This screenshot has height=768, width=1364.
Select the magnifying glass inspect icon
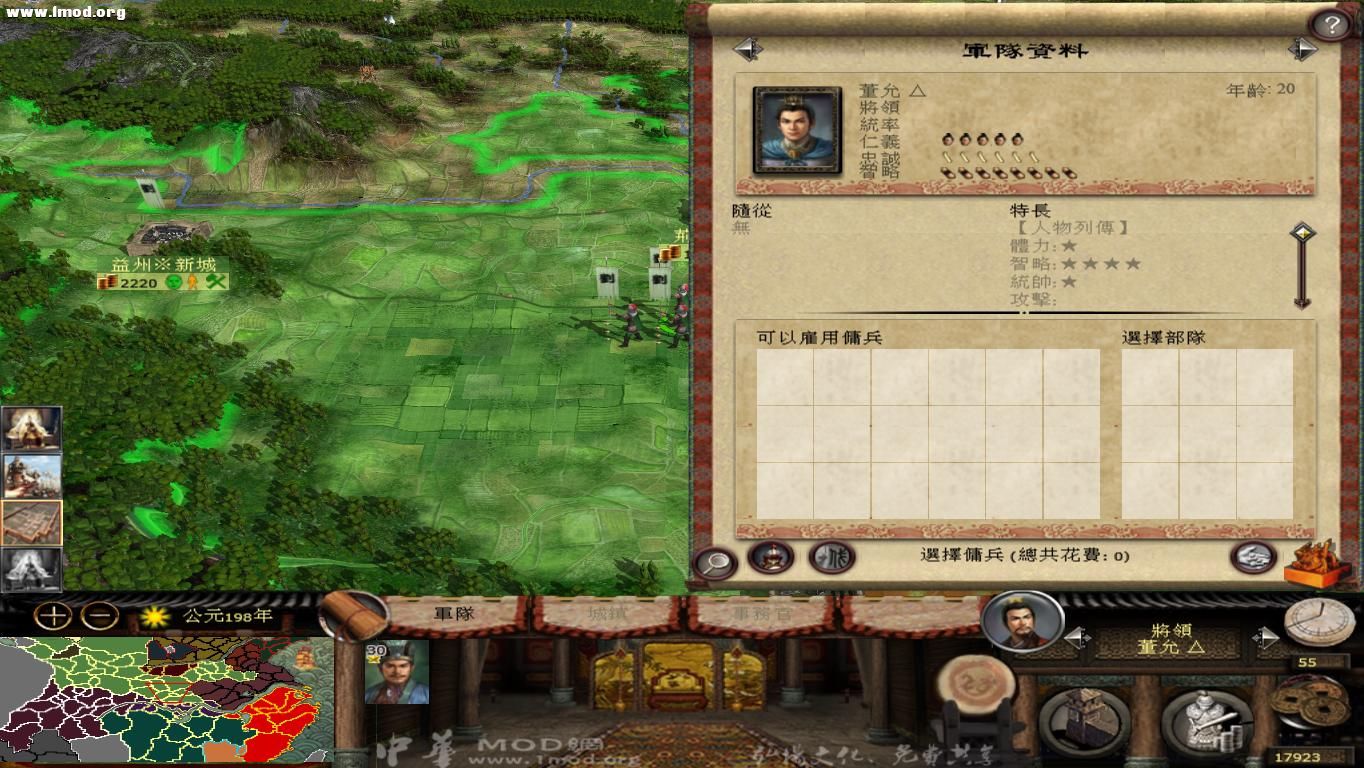(x=716, y=562)
